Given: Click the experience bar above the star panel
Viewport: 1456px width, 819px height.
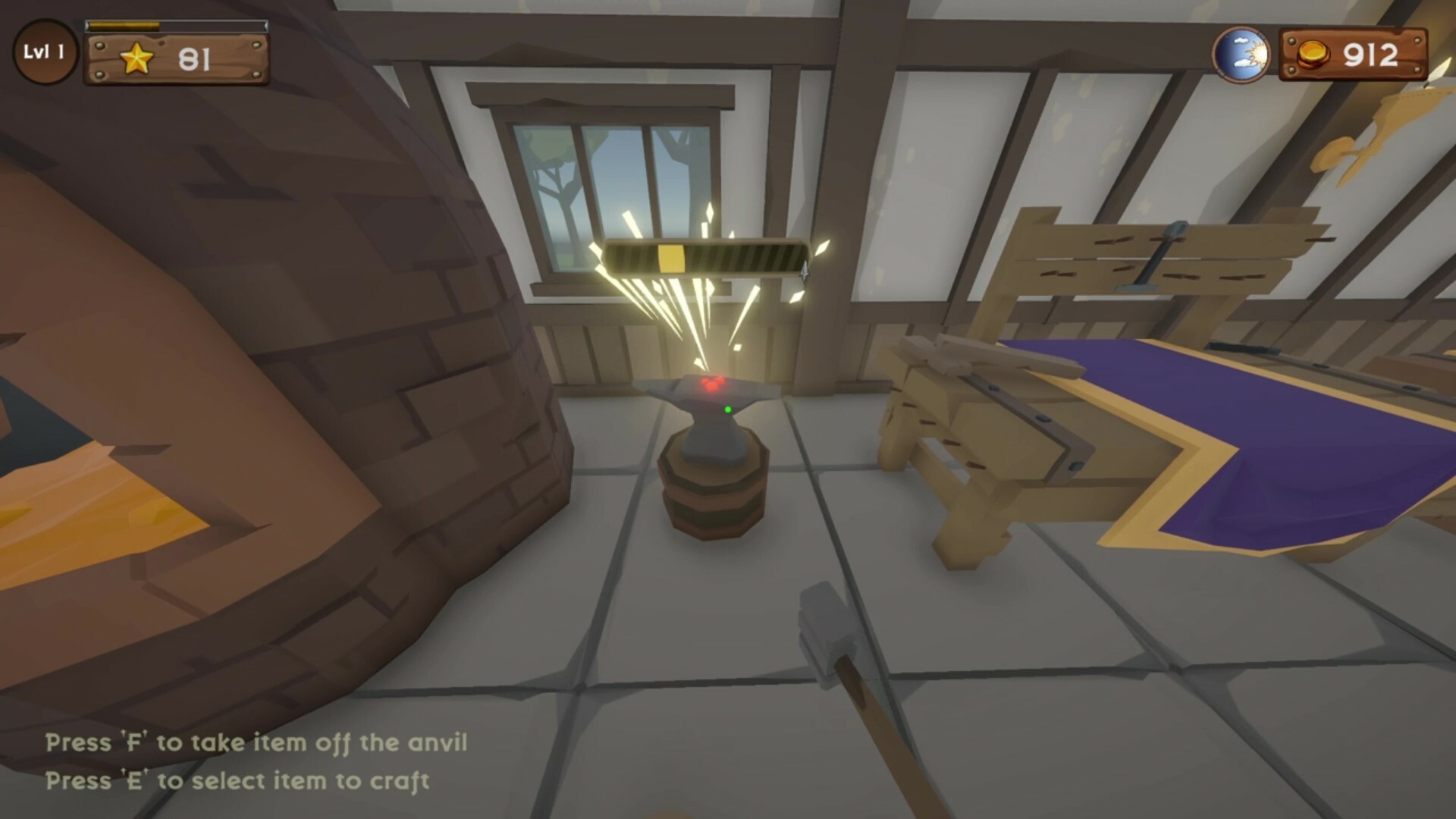Looking at the screenshot, I should (x=178, y=25).
